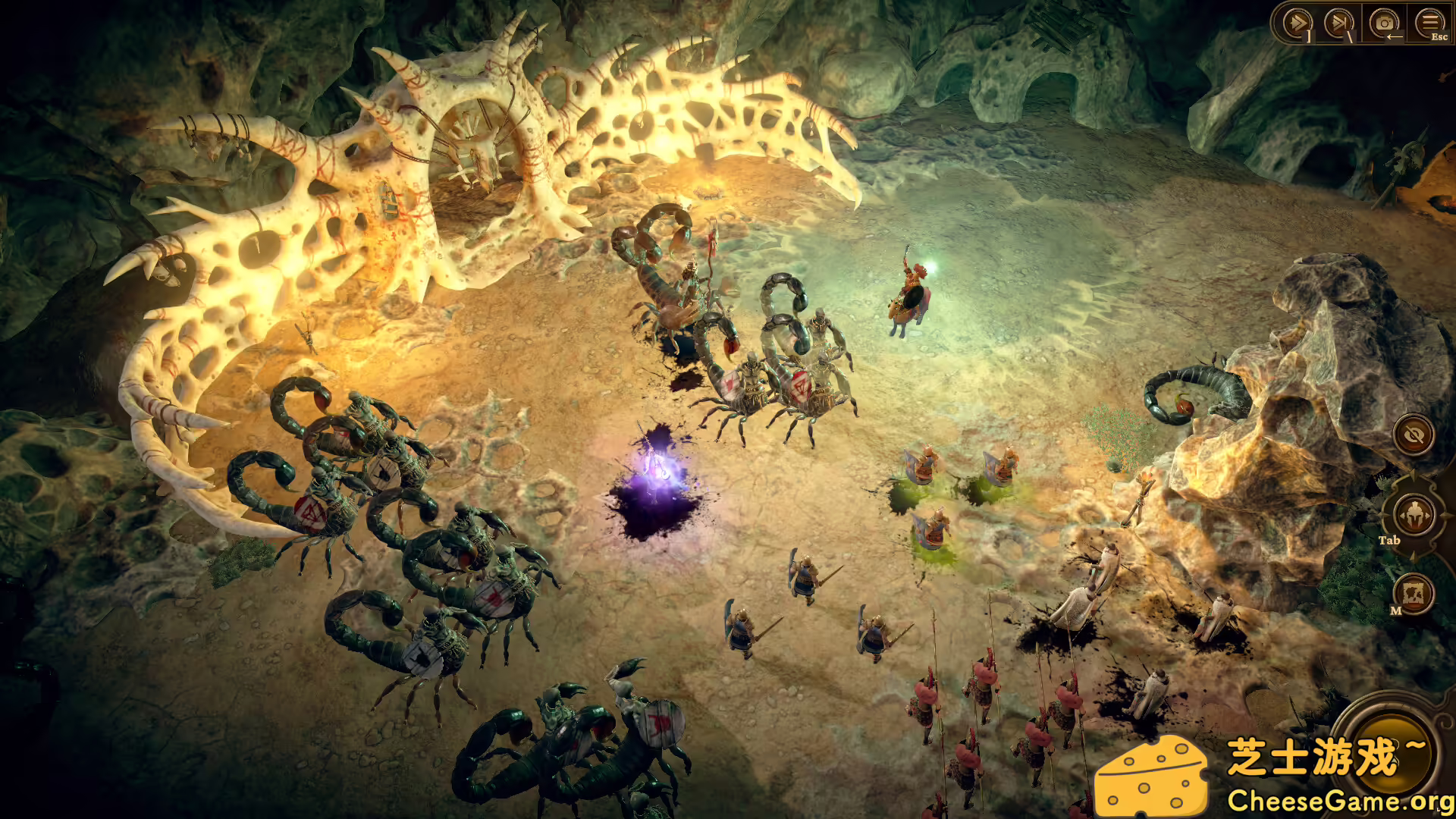Click the chevron below the helmet selector
Image resolution: width=1456 pixels, height=819 pixels.
(1414, 556)
